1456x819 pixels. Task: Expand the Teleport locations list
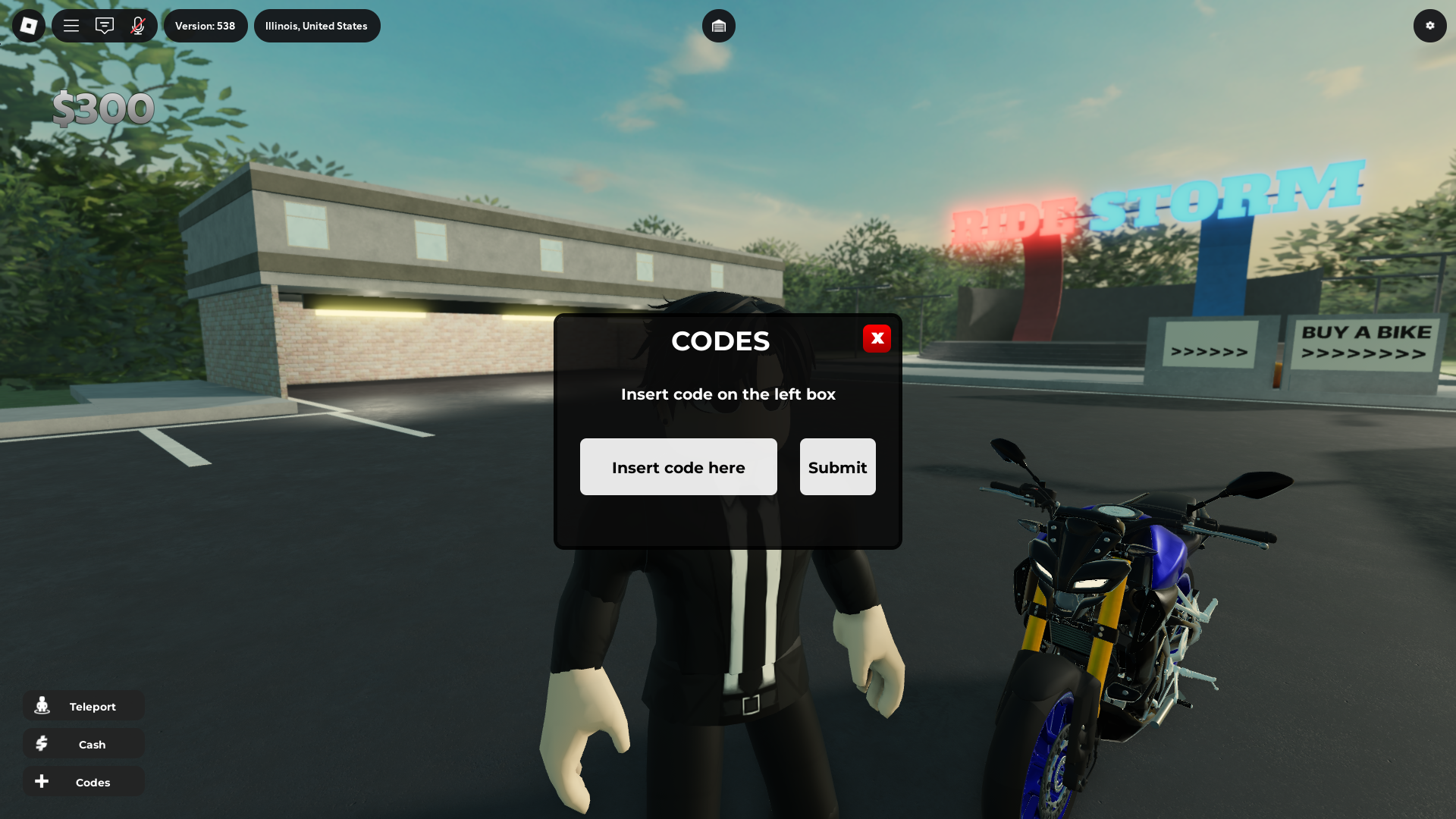(83, 705)
